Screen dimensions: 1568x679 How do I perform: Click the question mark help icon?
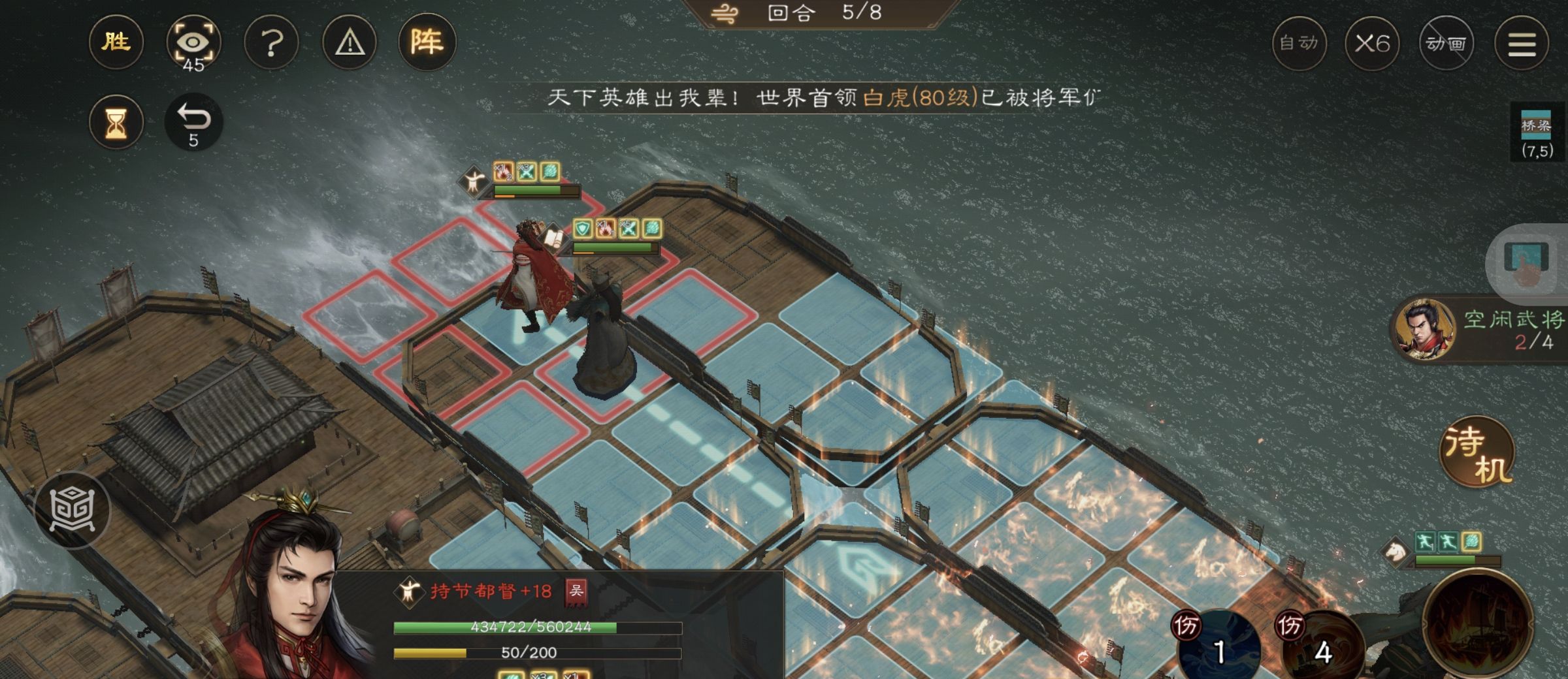point(272,42)
